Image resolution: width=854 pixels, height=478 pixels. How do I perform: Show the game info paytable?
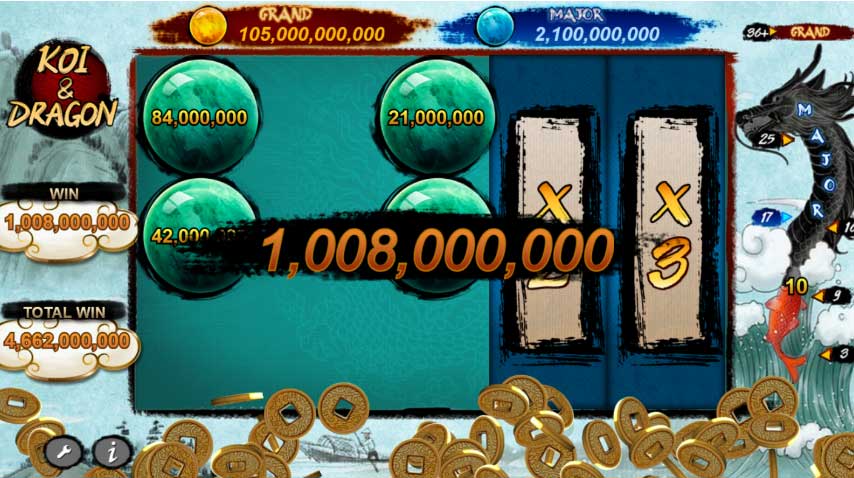pos(112,452)
